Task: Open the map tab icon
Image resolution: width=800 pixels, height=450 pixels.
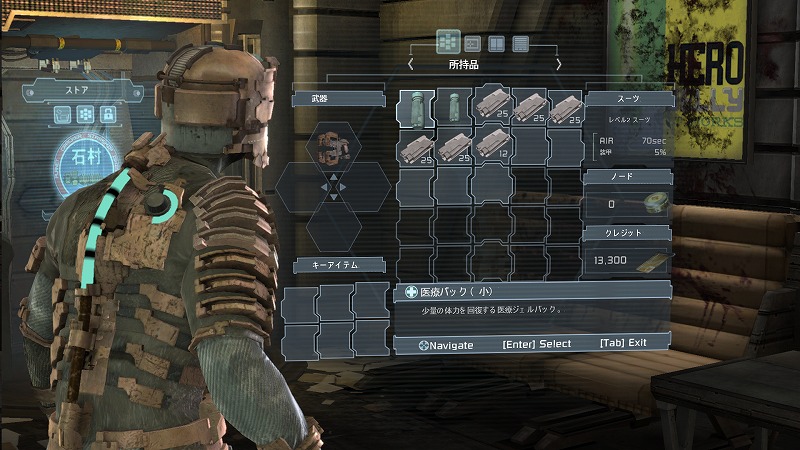Action: 472,42
